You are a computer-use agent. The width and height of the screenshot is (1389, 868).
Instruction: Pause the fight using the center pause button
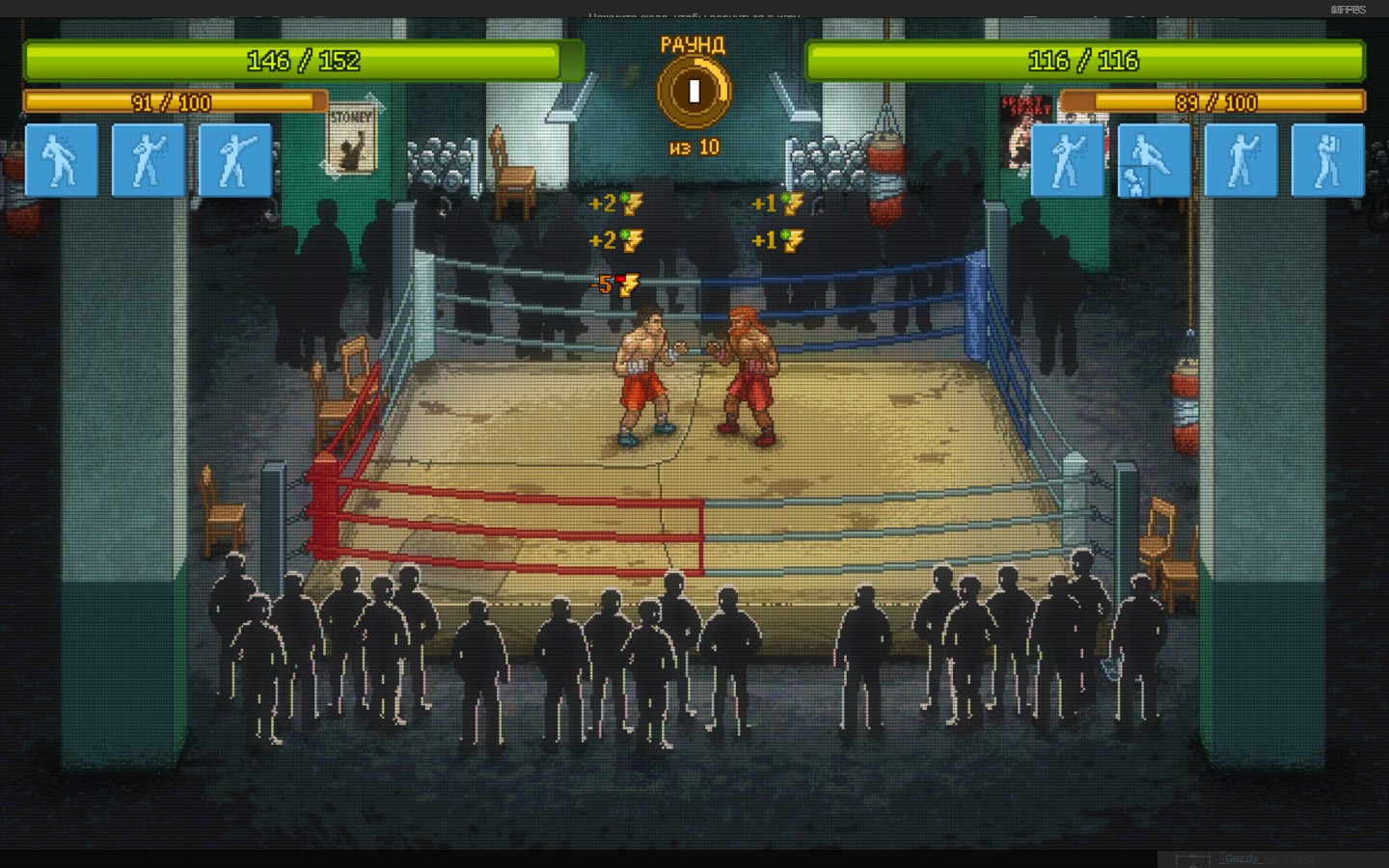694,90
